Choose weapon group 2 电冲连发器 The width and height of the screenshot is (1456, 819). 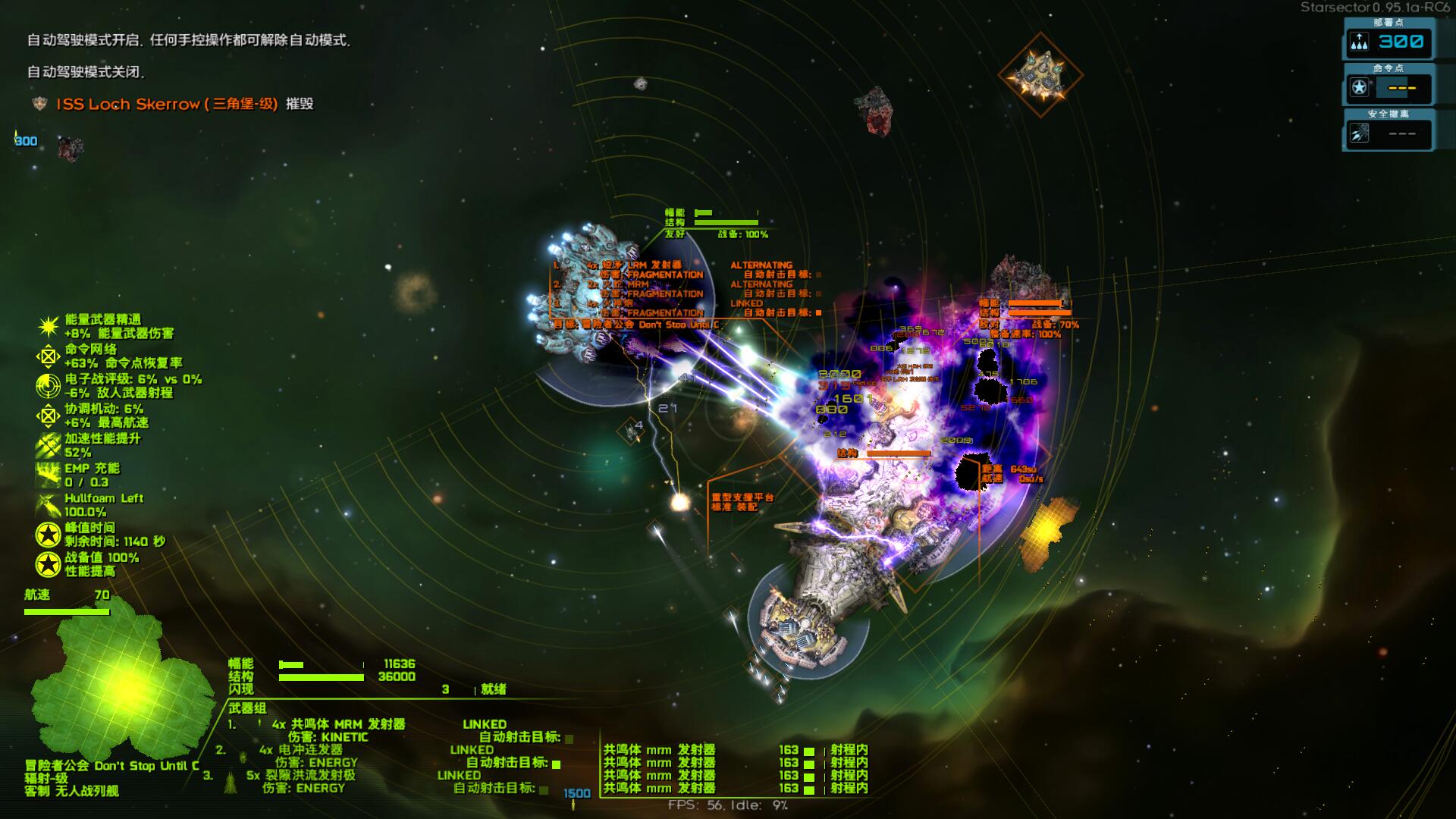coord(310,750)
